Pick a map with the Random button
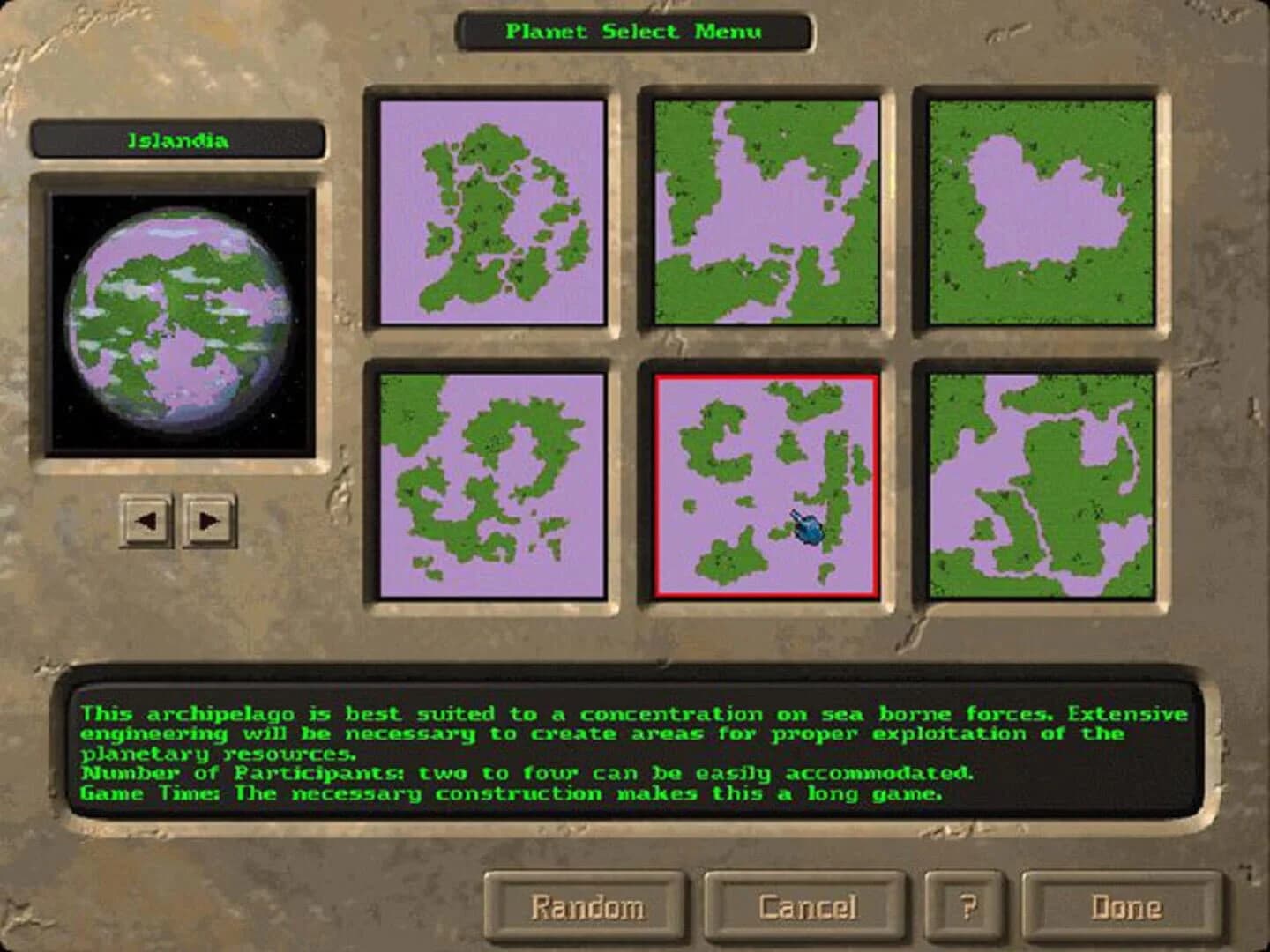Viewport: 1270px width, 952px height. click(586, 906)
